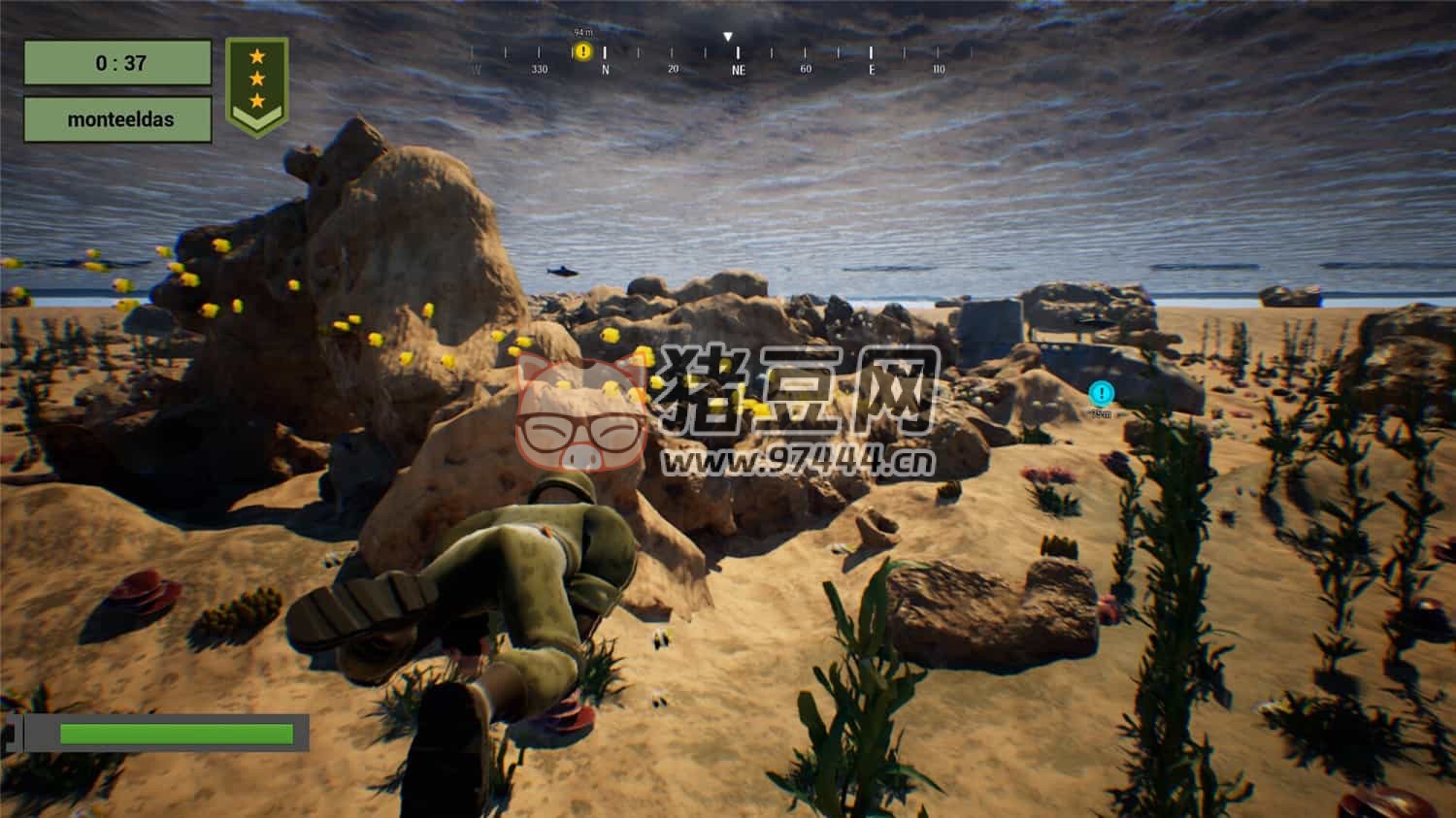
Task: Select the cyan exclamation waypoint marker
Action: coord(1101,393)
